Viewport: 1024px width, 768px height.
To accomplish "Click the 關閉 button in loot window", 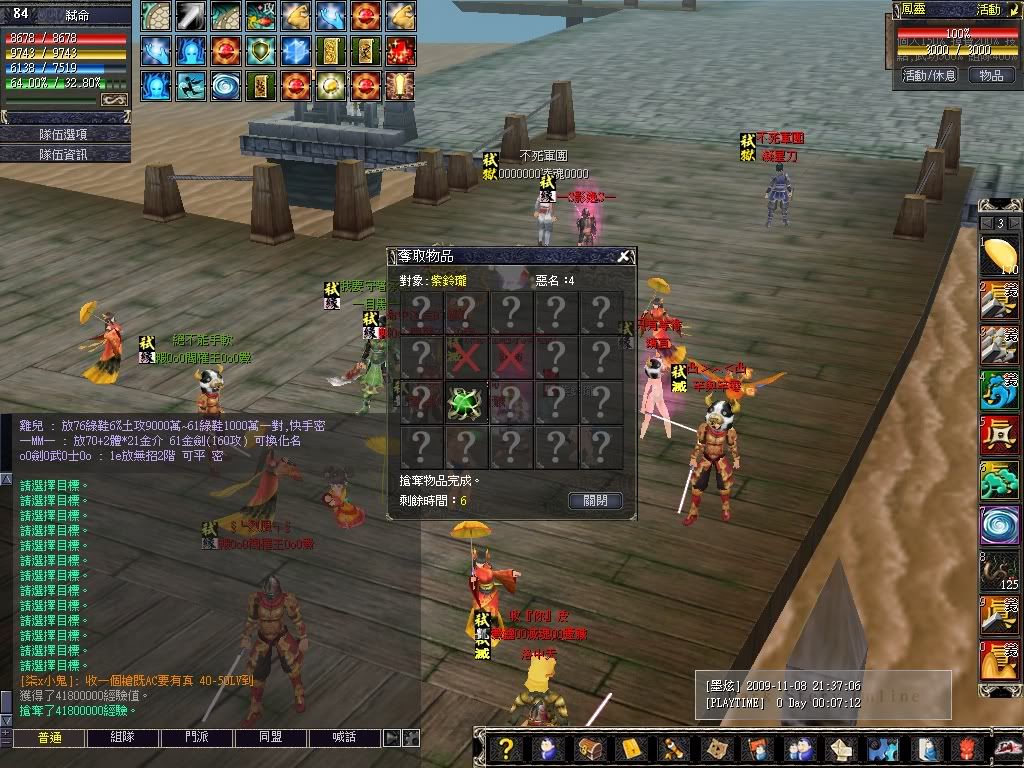I will click(595, 501).
